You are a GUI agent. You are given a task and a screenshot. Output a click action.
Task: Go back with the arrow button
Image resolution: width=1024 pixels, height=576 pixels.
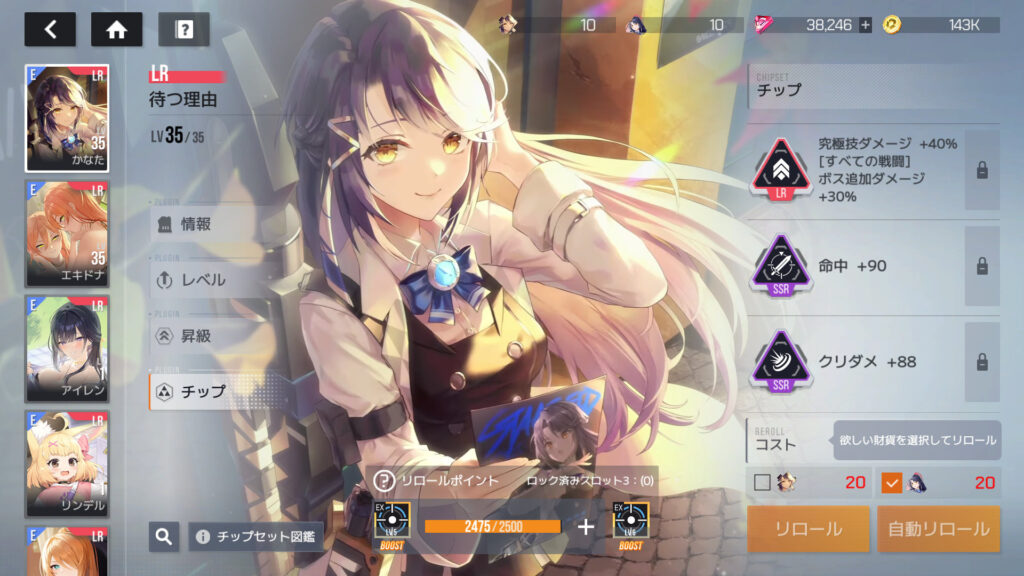coord(50,29)
